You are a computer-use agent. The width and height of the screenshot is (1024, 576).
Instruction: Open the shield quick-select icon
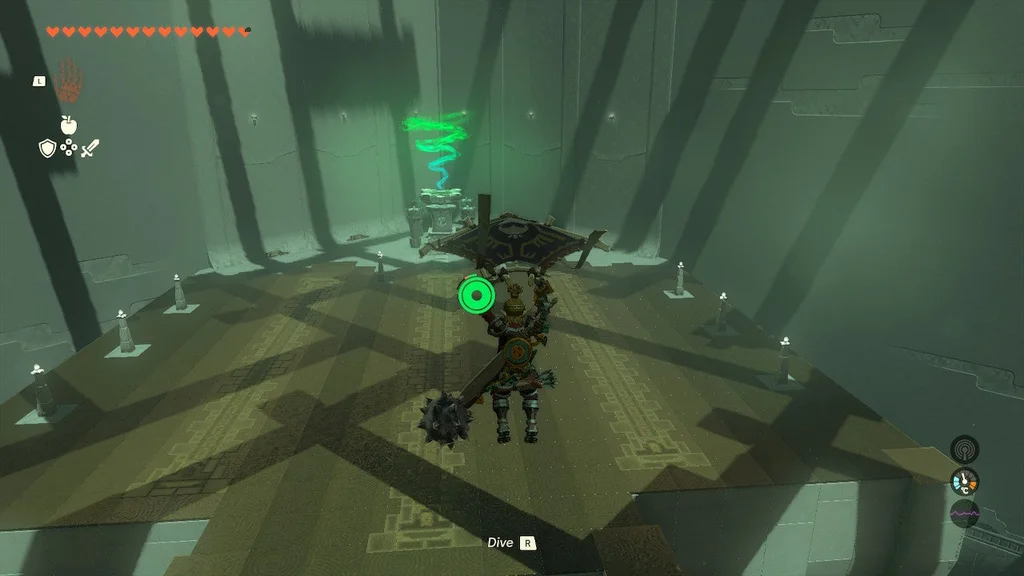pyautogui.click(x=46, y=148)
